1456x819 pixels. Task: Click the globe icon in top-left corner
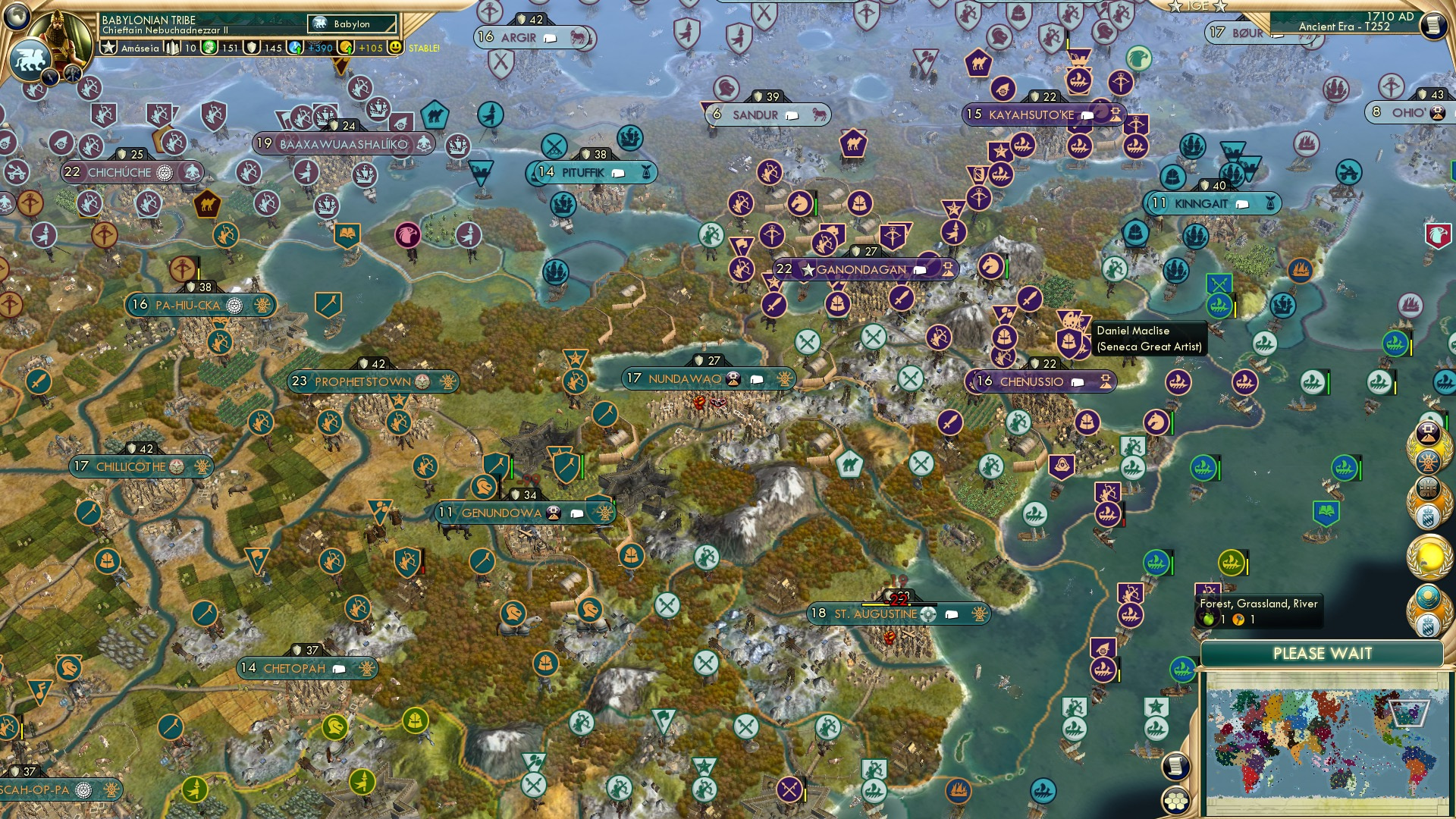[x=17, y=17]
